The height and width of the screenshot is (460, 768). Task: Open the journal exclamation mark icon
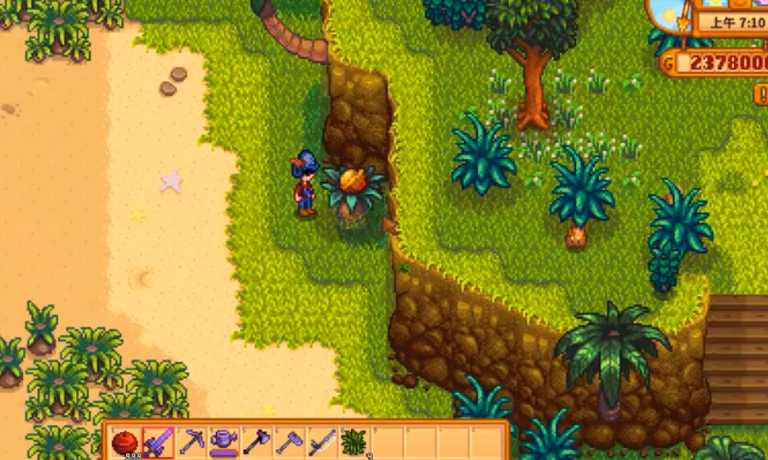tap(762, 94)
